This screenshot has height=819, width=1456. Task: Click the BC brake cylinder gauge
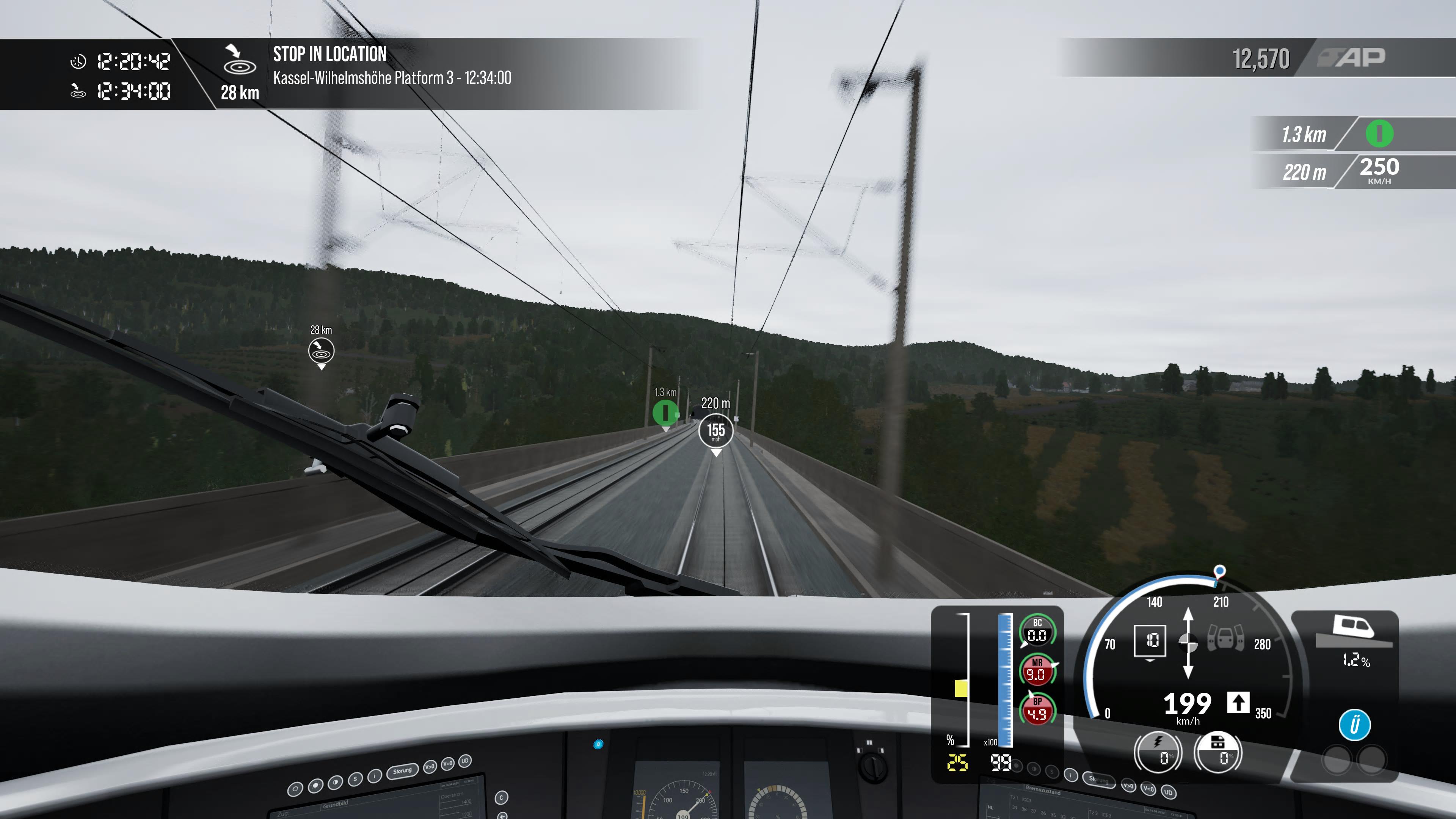1037,630
